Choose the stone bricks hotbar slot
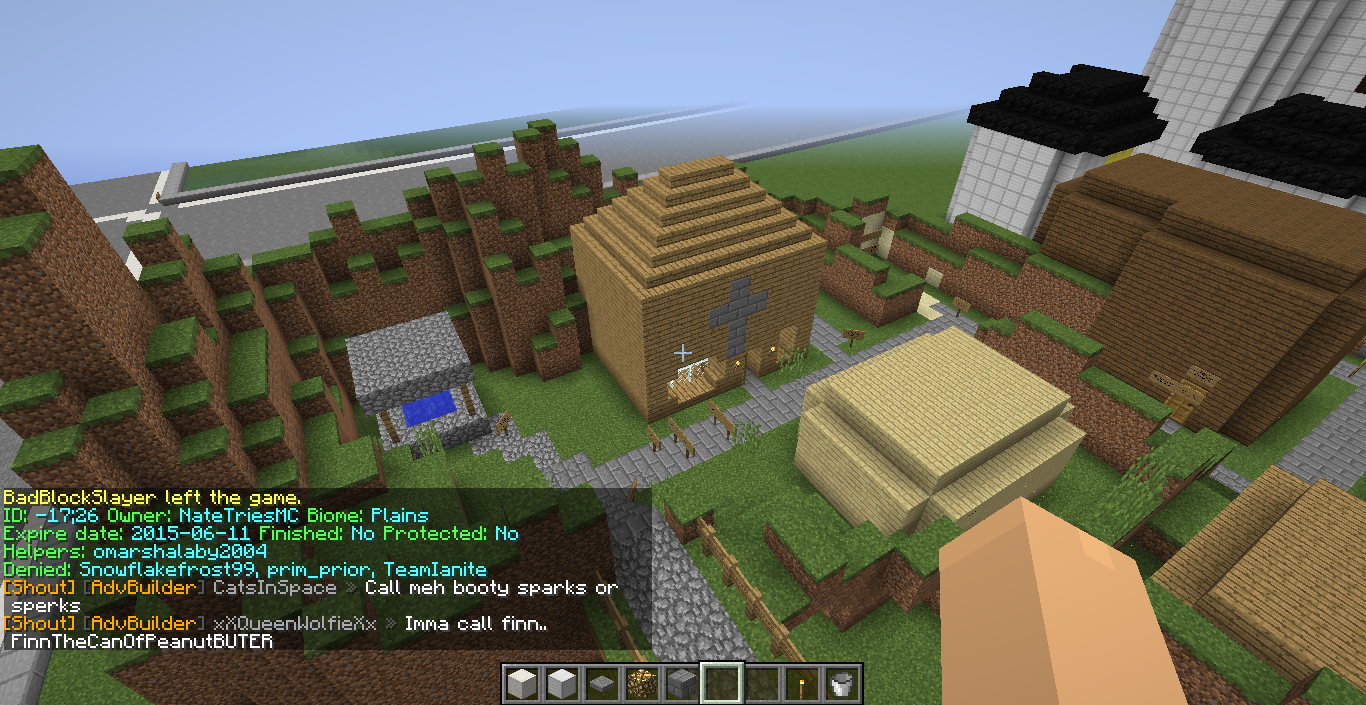 point(681,684)
